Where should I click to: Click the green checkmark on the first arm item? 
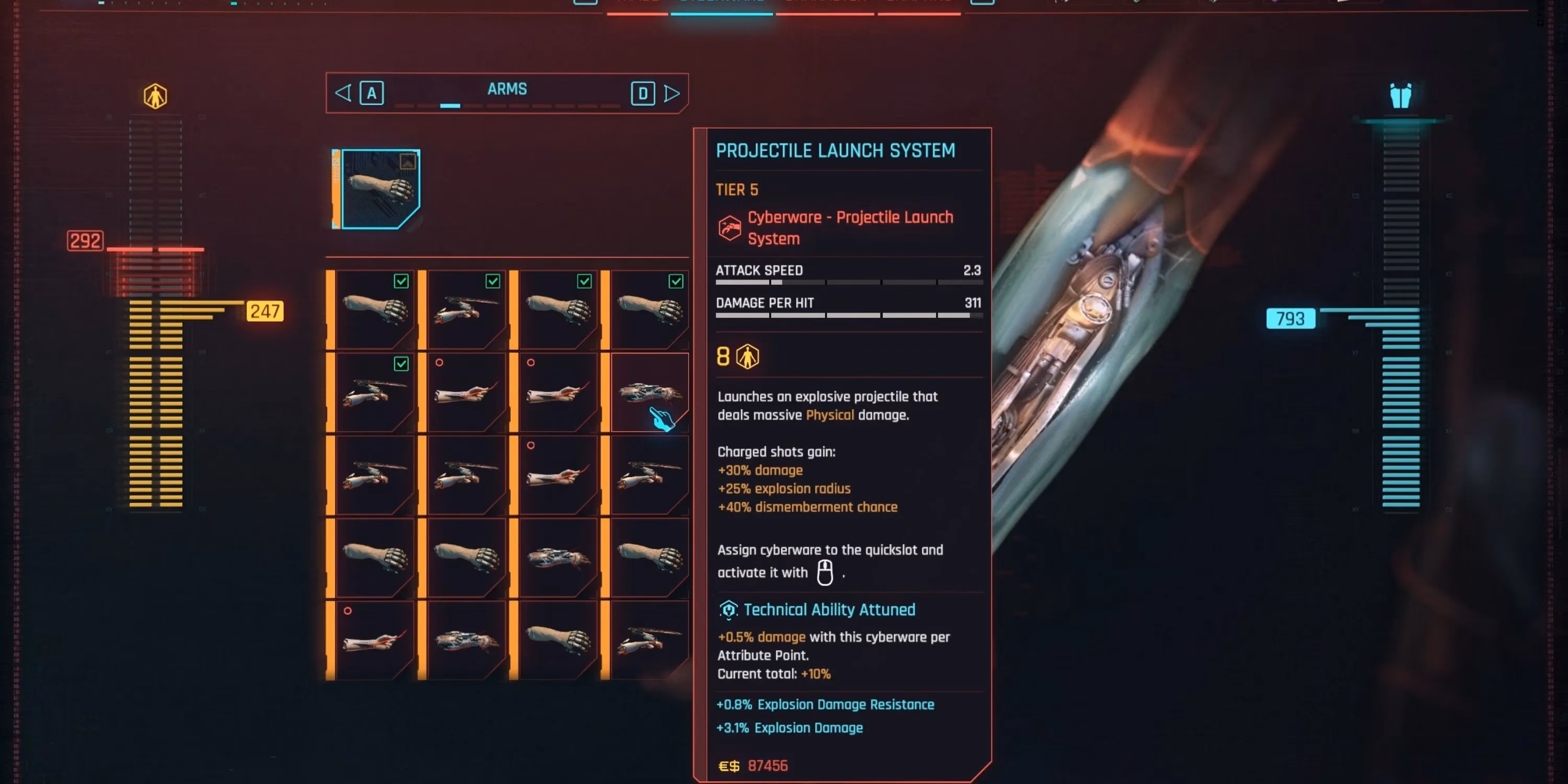400,281
